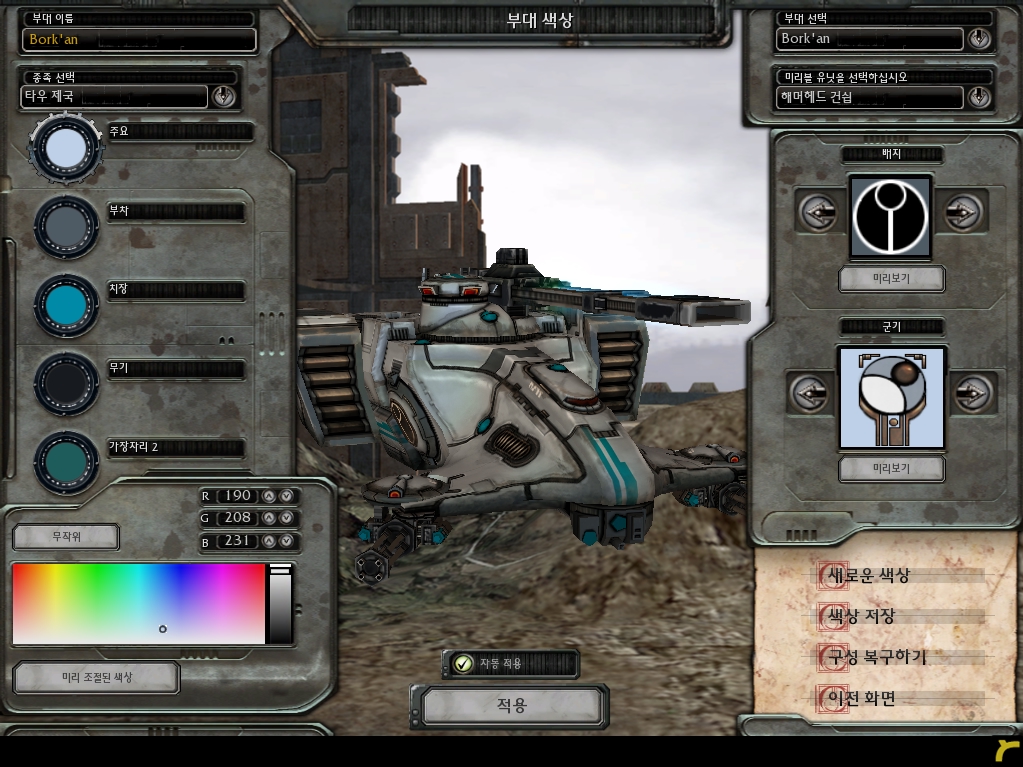Open the 미리 조절된 색상 presets
The image size is (1023, 767).
click(96, 677)
